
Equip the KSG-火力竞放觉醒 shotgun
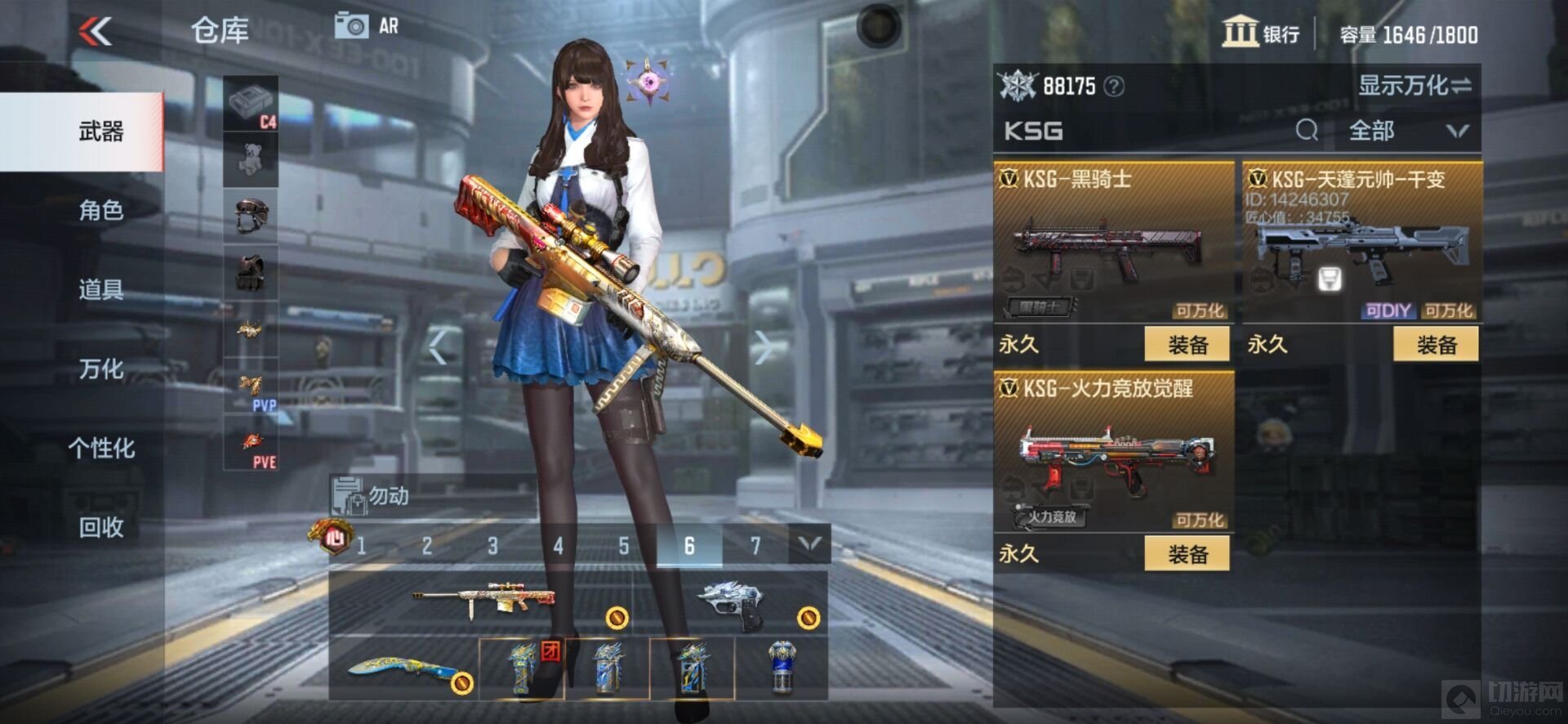[x=1187, y=554]
